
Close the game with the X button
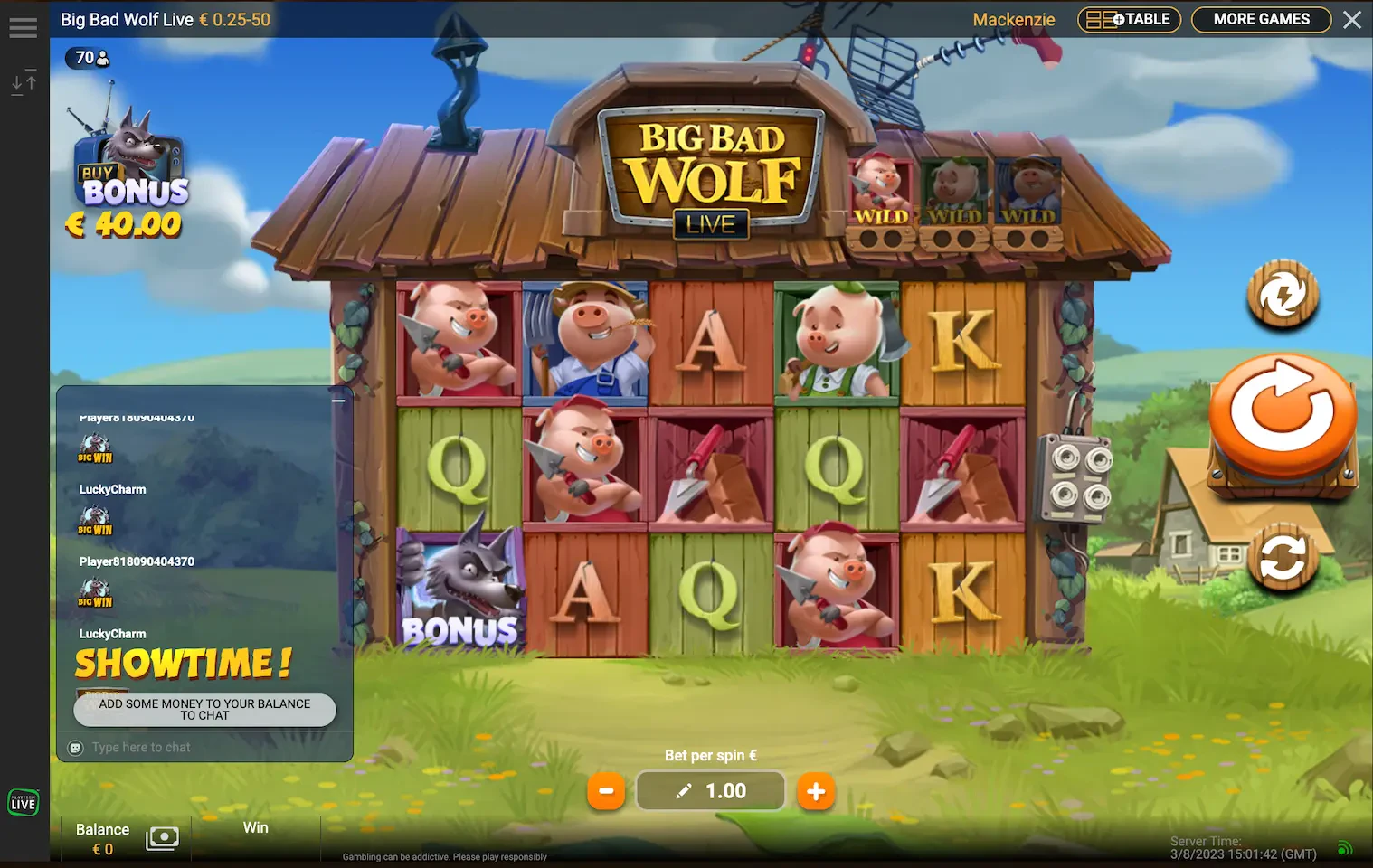(x=1352, y=20)
